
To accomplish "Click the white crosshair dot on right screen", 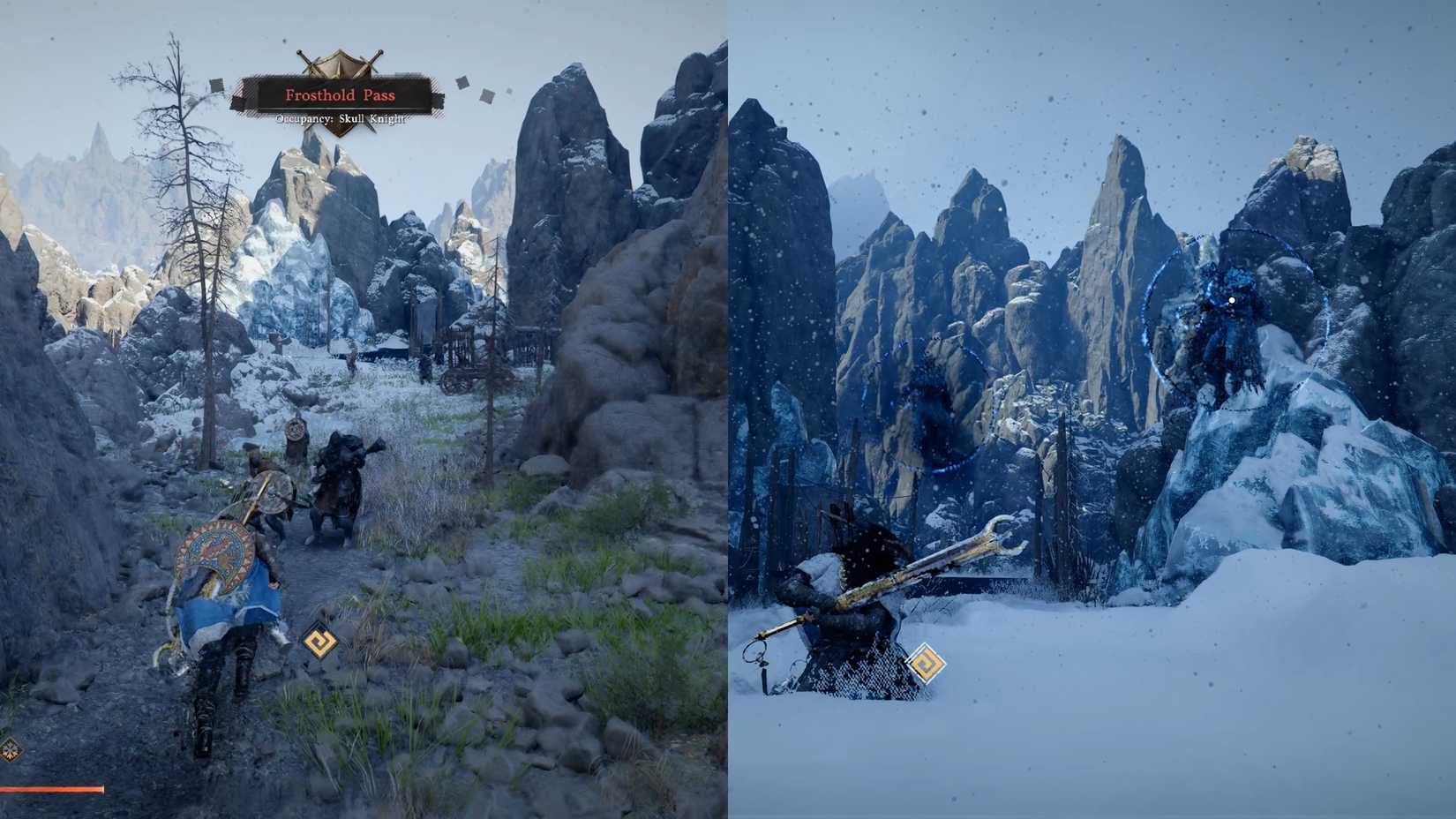I will [x=1230, y=300].
